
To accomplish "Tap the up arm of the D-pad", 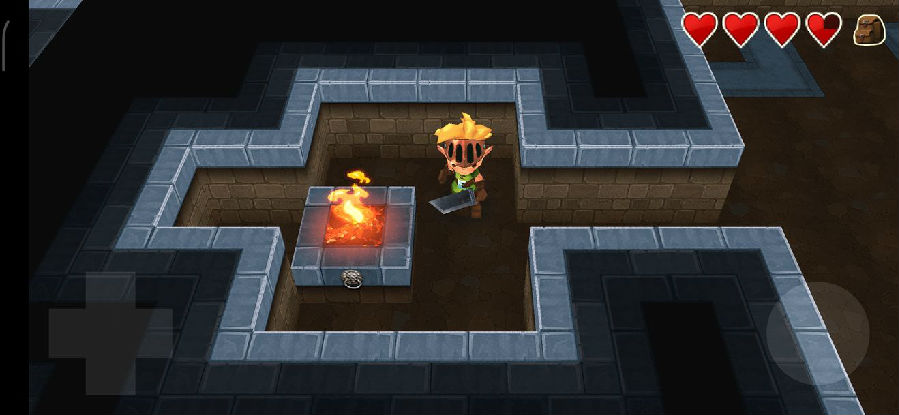I will click(110, 291).
